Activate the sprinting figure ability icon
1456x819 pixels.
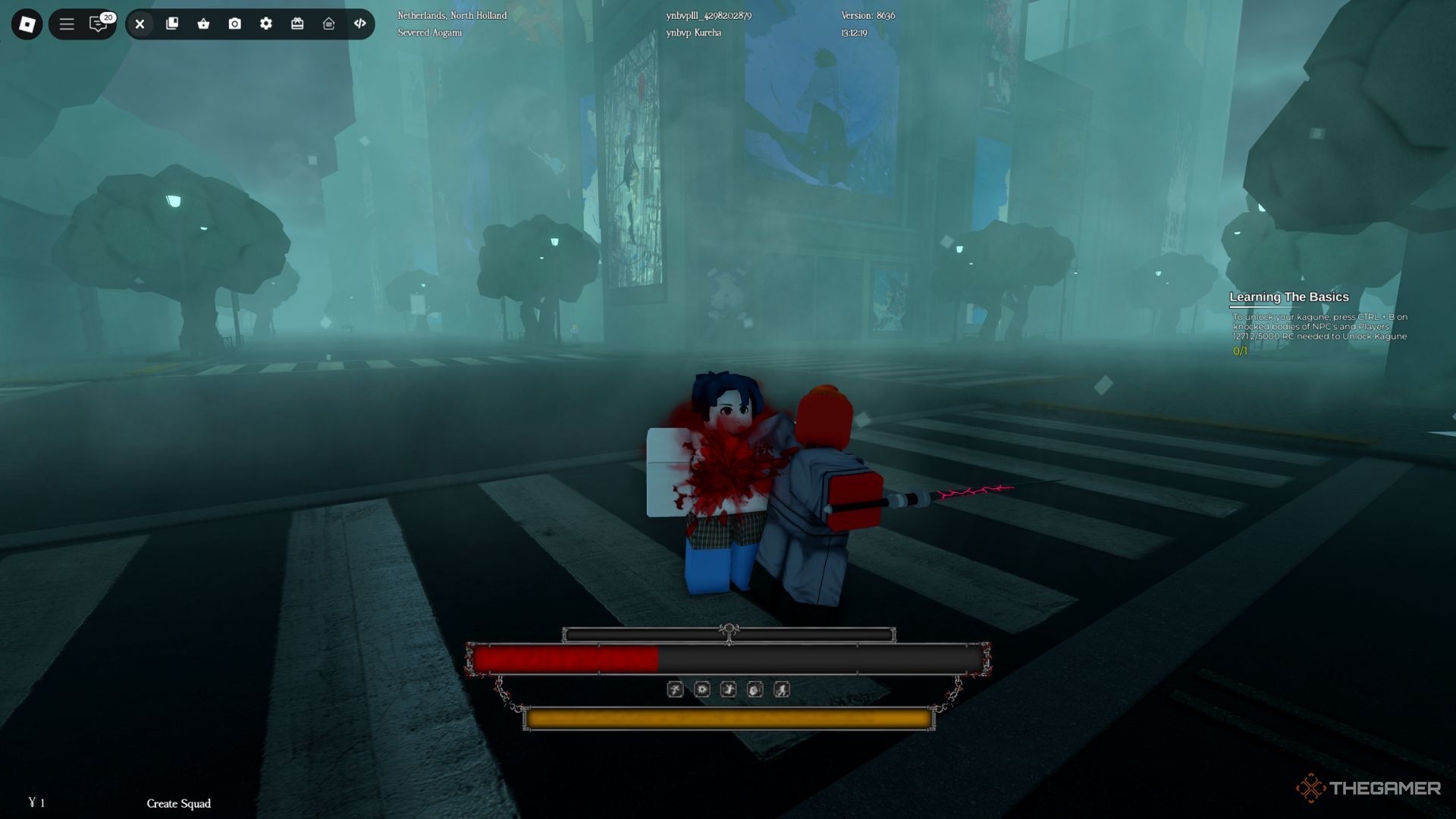pos(675,689)
